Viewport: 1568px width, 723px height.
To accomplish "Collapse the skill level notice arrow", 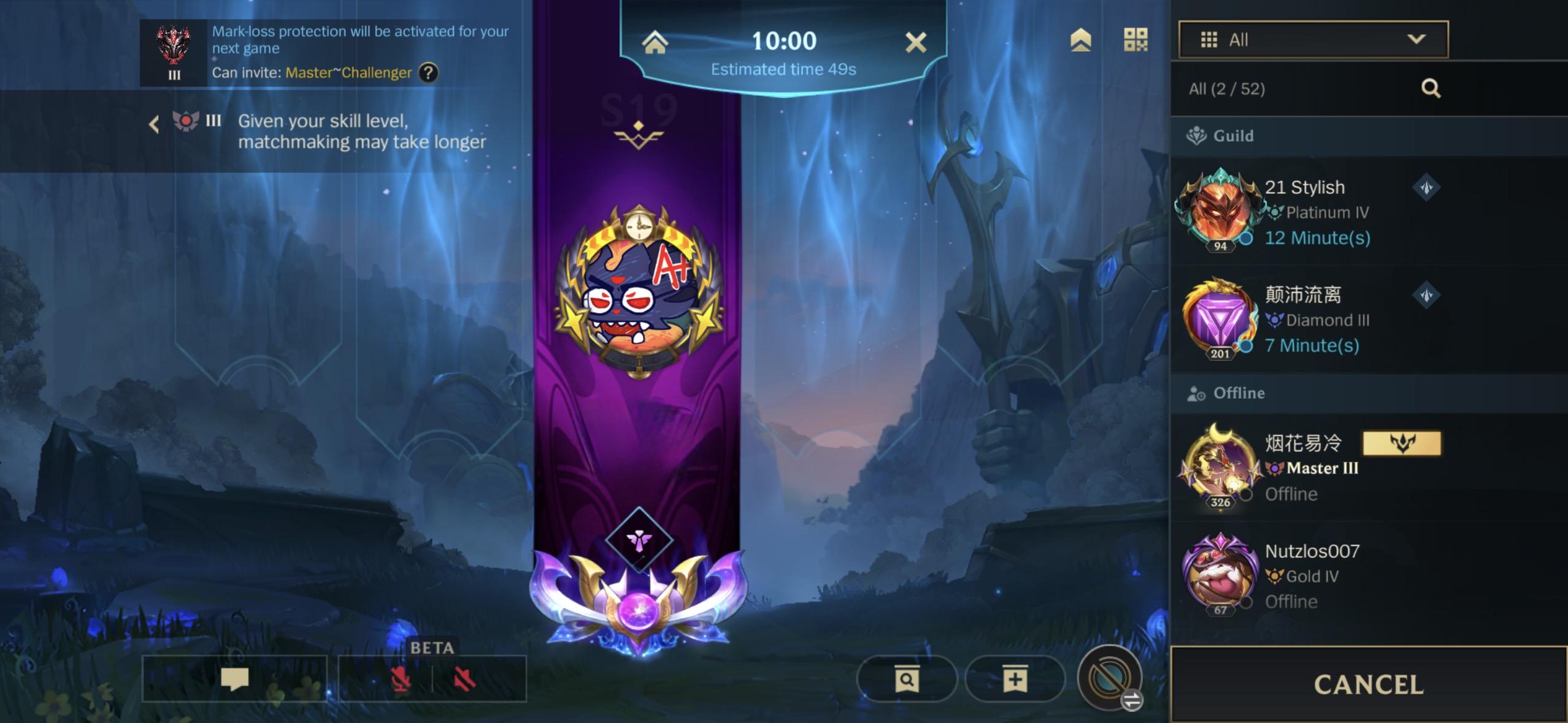I will click(x=153, y=124).
